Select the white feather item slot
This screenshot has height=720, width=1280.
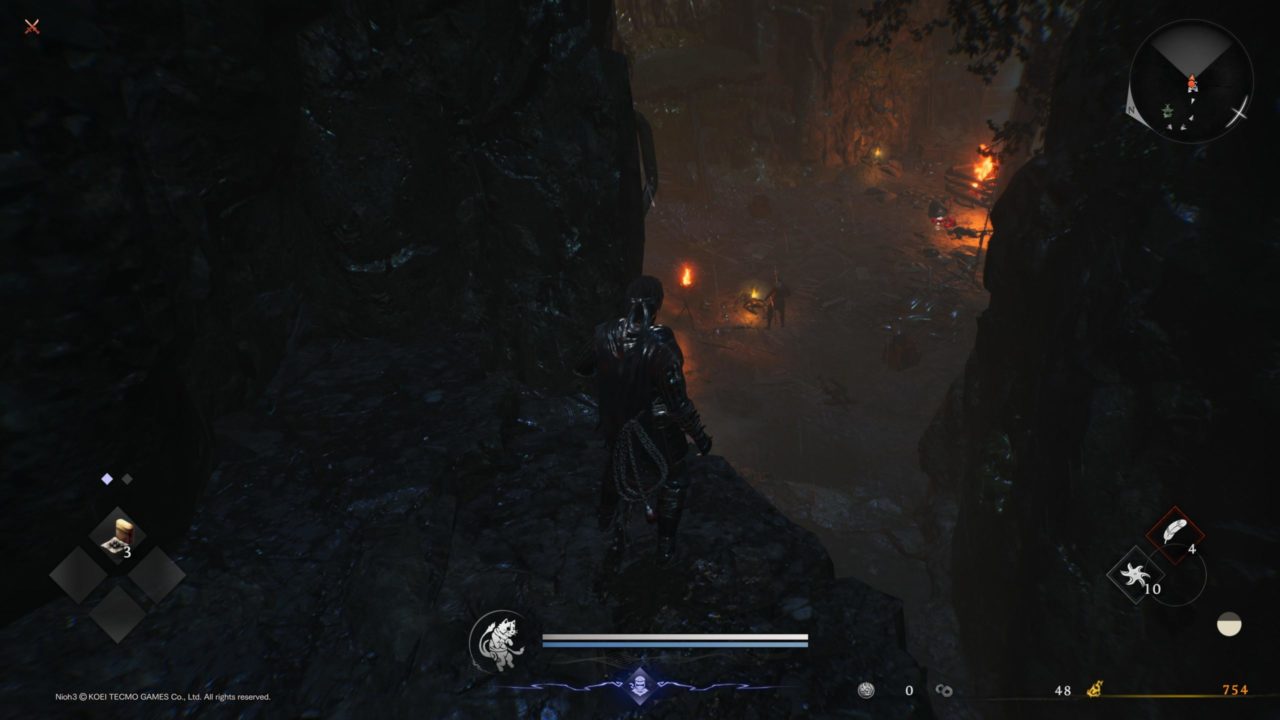click(x=1174, y=536)
